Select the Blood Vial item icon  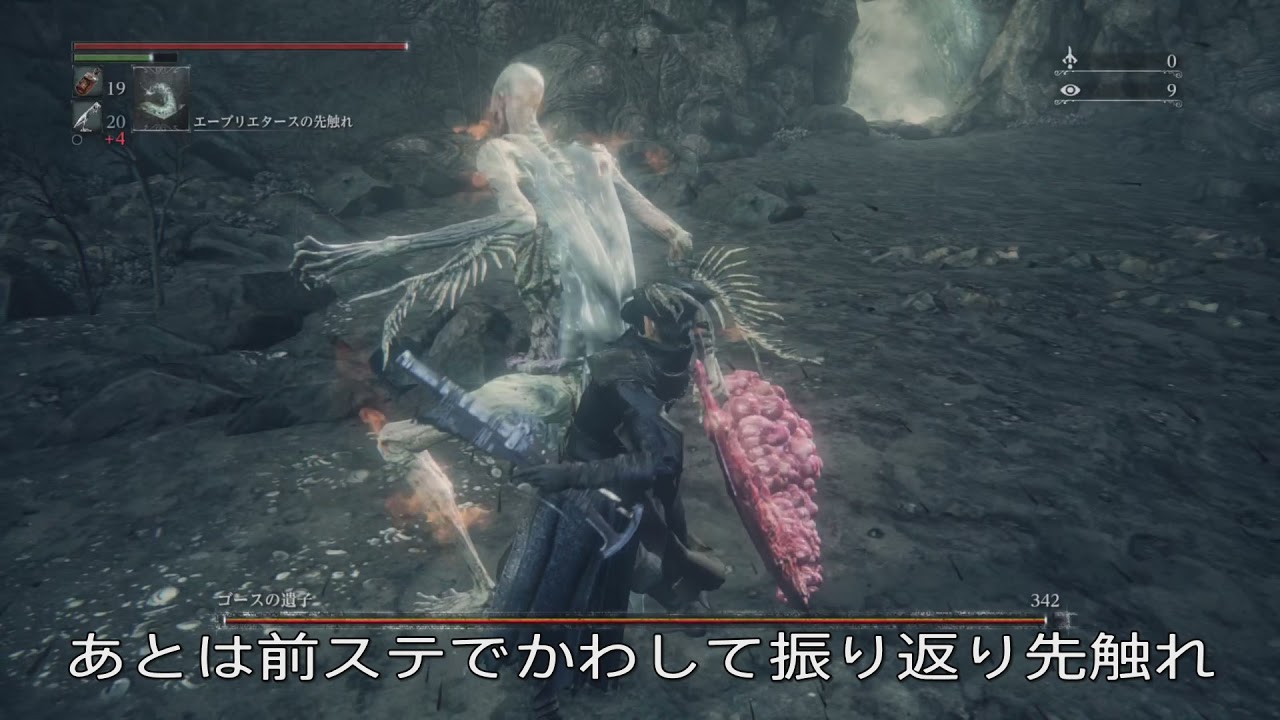point(86,85)
